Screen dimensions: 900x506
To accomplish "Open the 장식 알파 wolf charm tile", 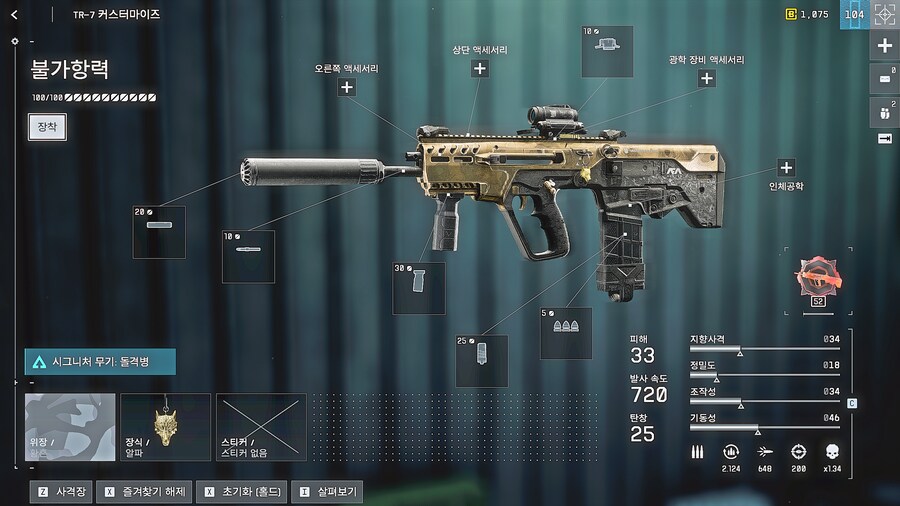I will point(165,427).
